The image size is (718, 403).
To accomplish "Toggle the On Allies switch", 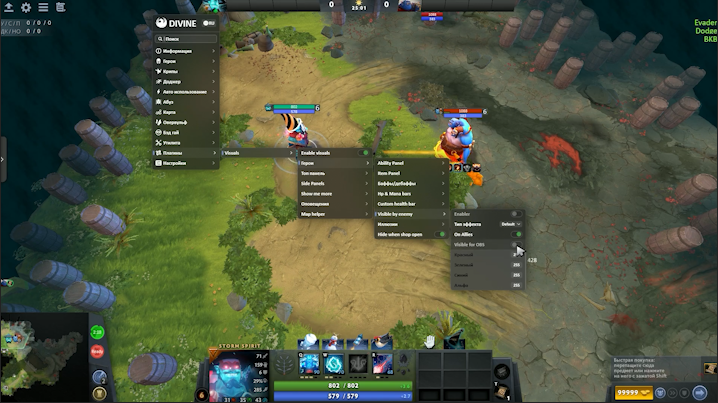I will (517, 234).
